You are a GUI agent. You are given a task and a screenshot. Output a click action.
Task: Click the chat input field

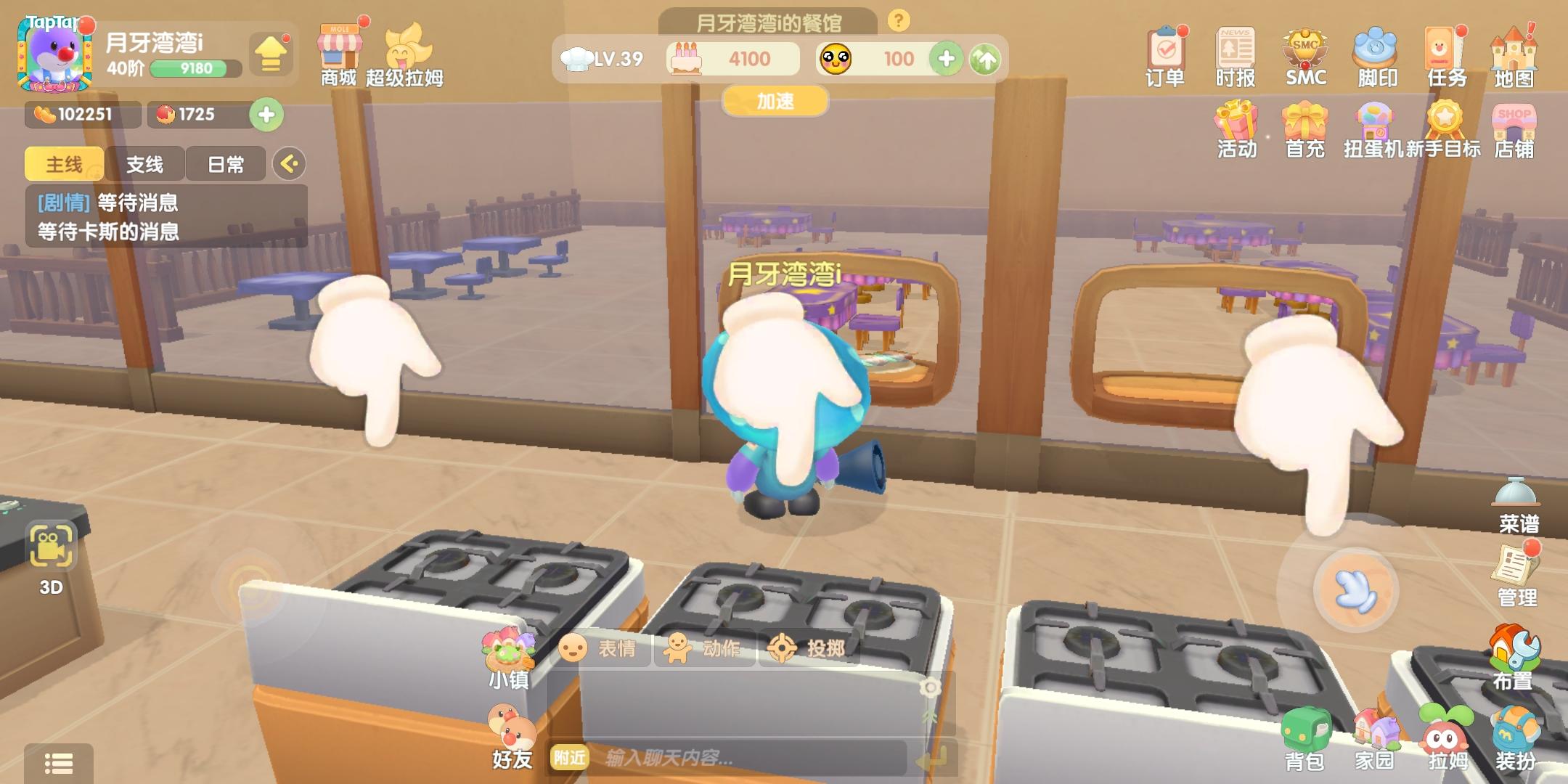(x=748, y=759)
